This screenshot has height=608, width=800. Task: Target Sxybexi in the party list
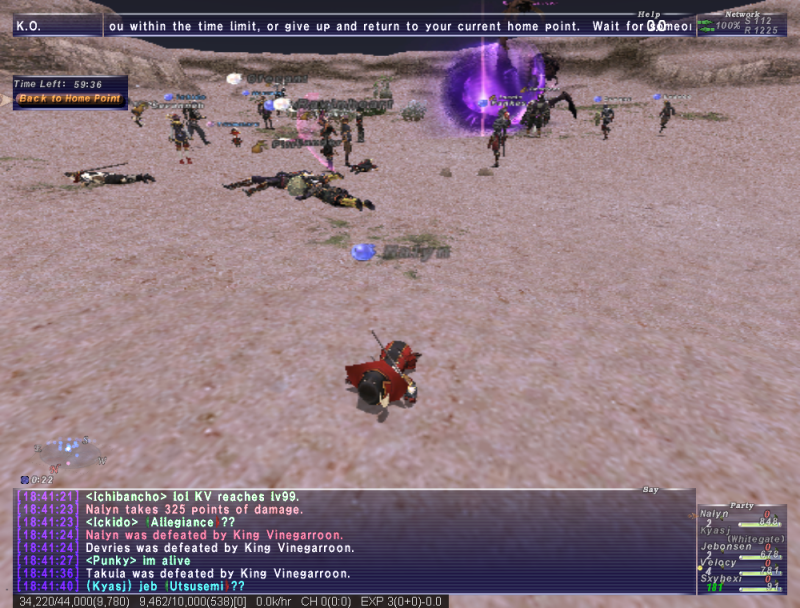[x=722, y=578]
